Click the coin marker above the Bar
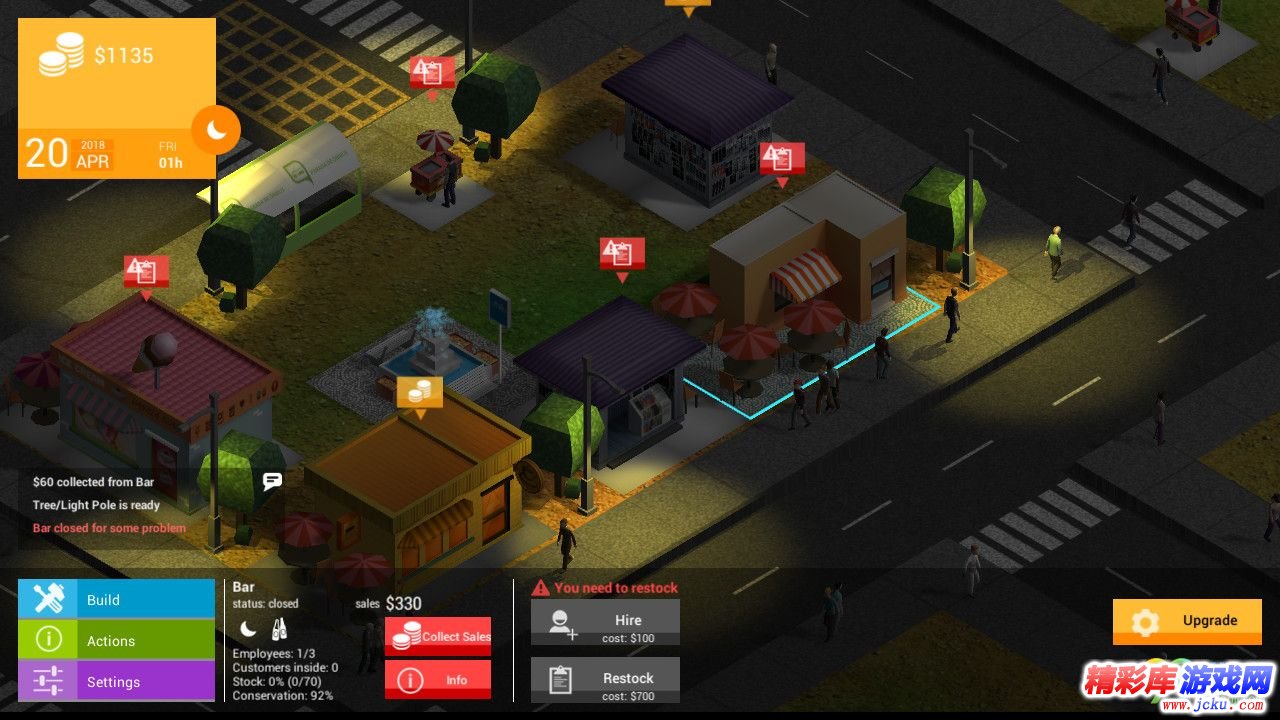Viewport: 1280px width, 720px height. (x=420, y=392)
